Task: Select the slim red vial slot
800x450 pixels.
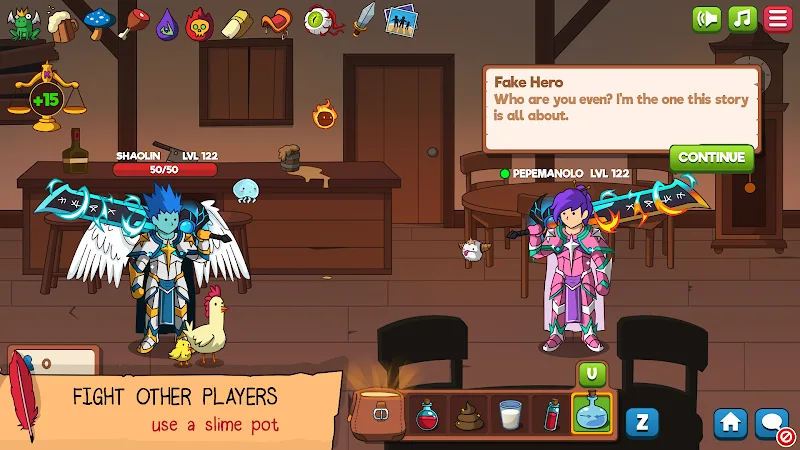Action: [551, 413]
